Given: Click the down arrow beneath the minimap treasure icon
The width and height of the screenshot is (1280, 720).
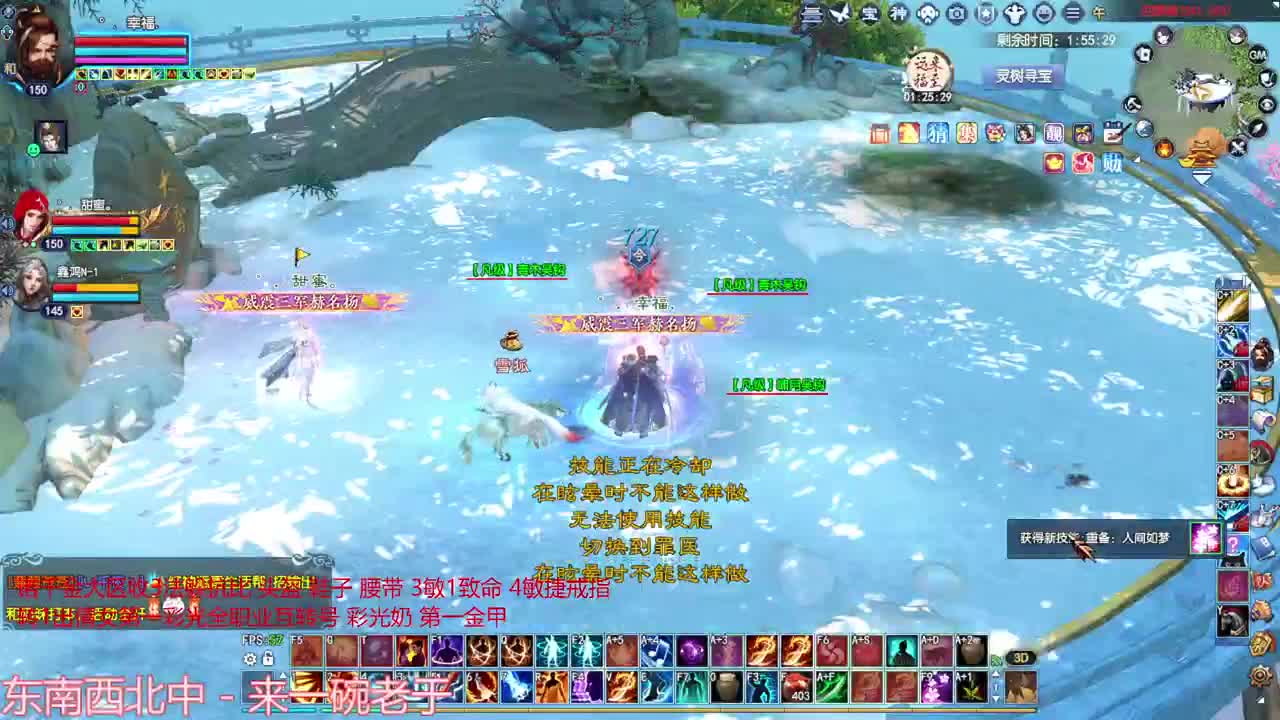Looking at the screenshot, I should (x=1201, y=176).
